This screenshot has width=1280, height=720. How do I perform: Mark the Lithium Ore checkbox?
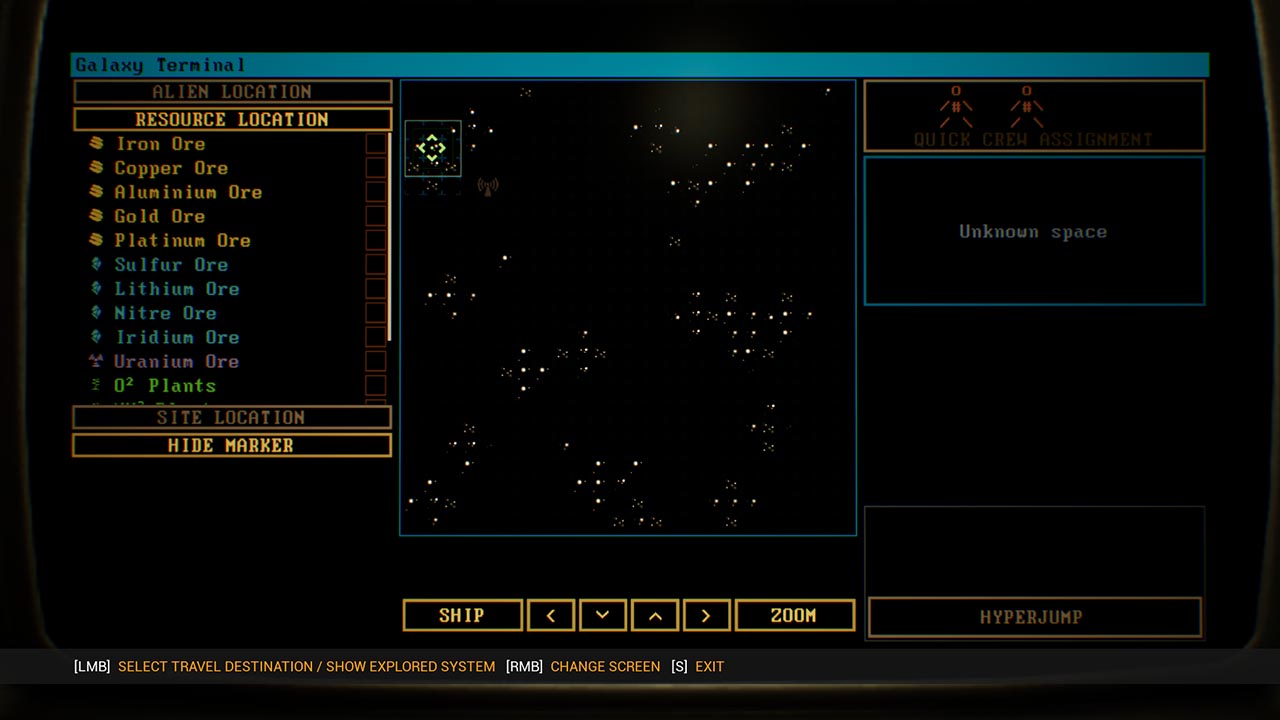(375, 289)
